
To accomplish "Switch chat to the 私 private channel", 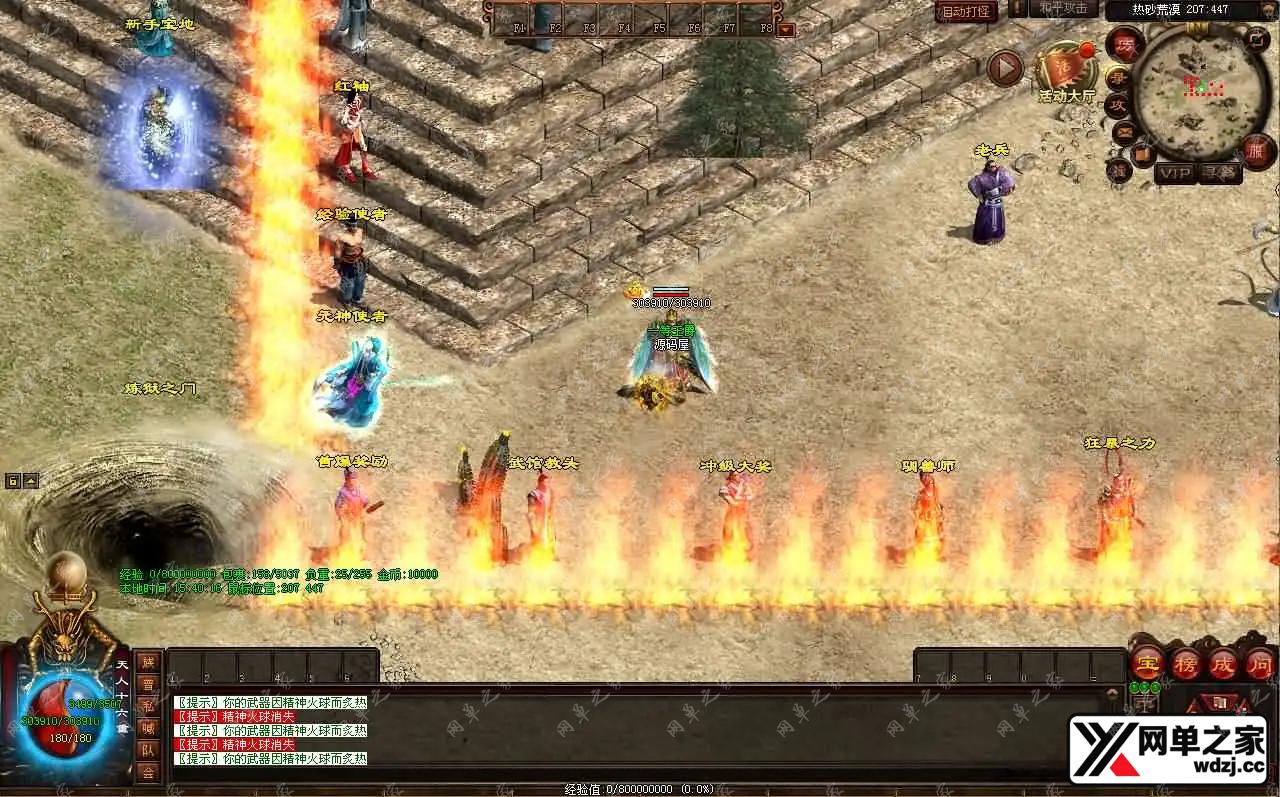I will [x=147, y=705].
